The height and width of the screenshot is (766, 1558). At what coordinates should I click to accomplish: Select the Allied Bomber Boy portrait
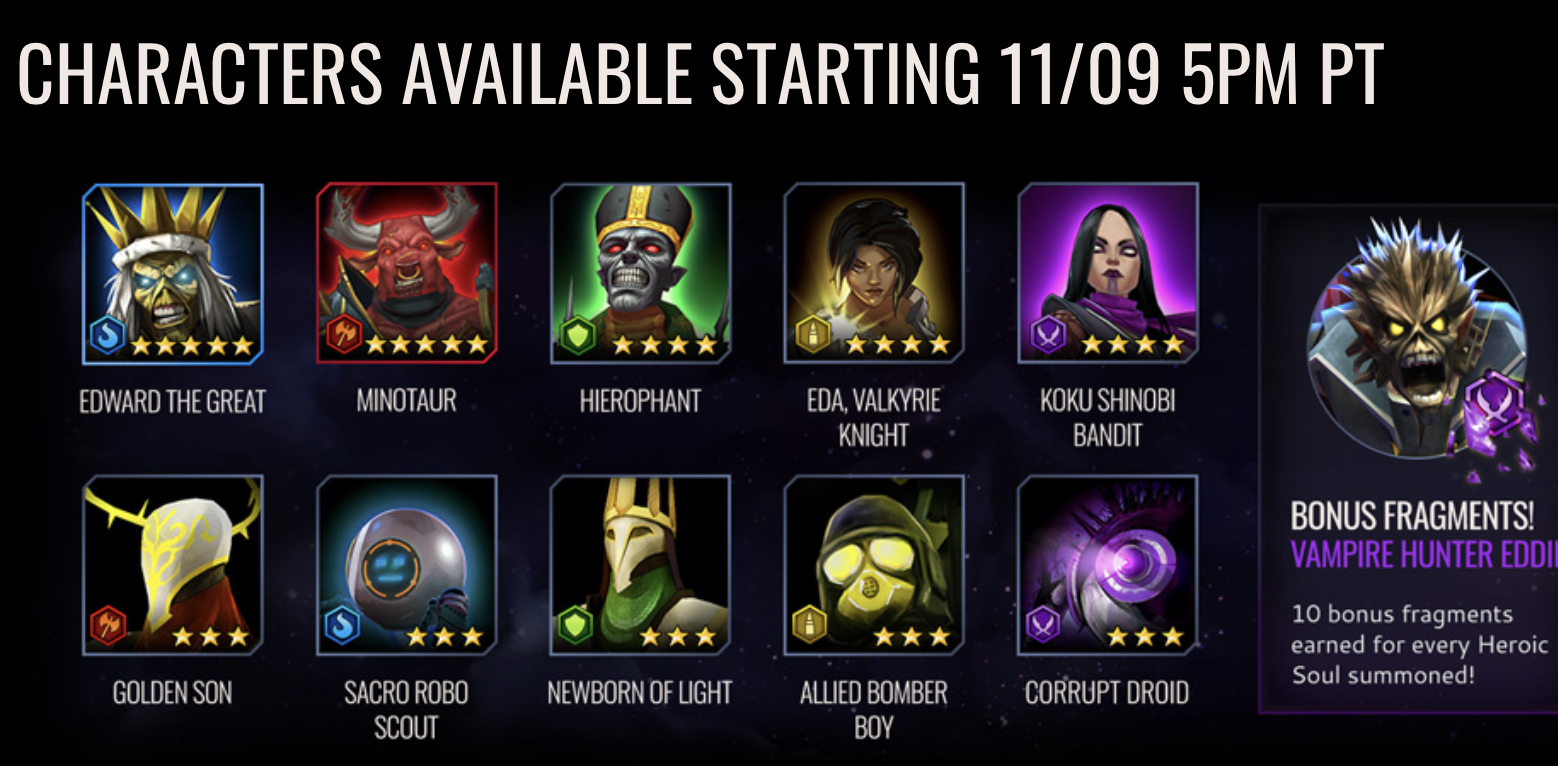[x=874, y=565]
